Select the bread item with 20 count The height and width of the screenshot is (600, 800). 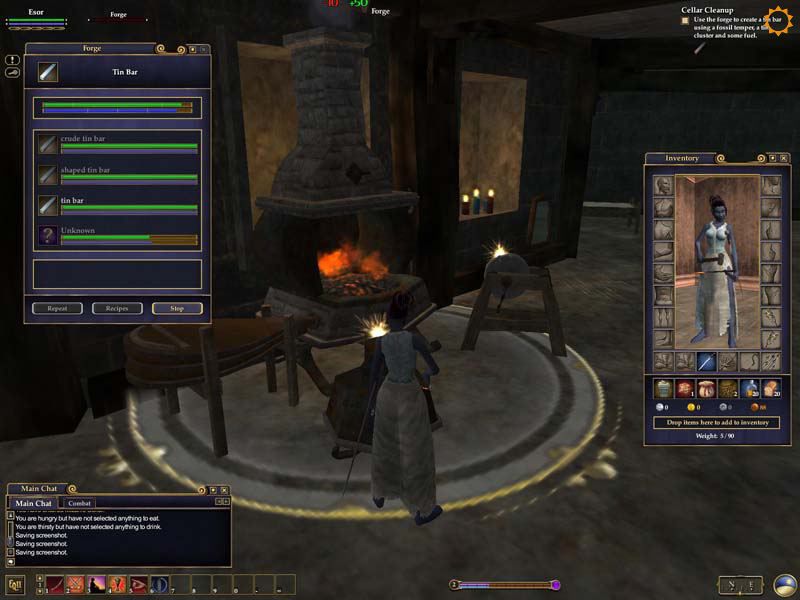[x=771, y=388]
